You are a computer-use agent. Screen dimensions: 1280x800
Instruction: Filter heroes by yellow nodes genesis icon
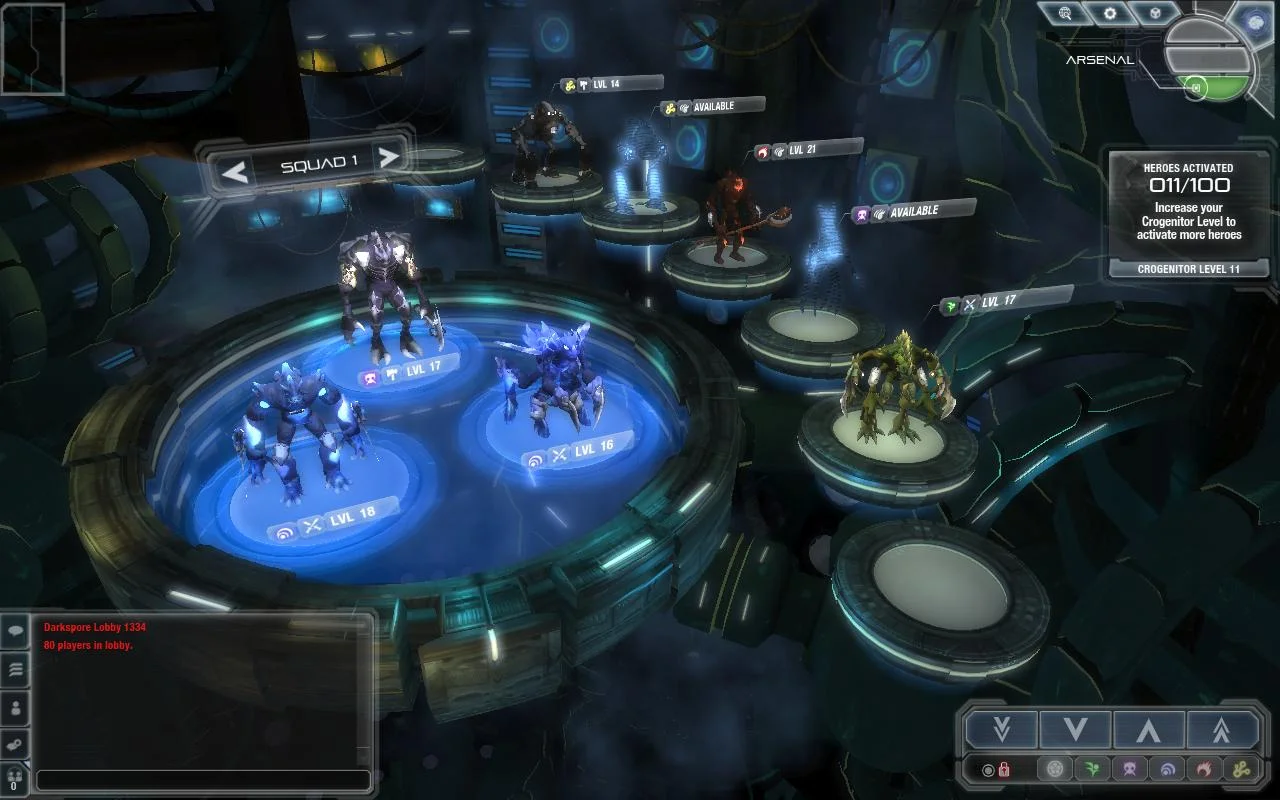1240,769
